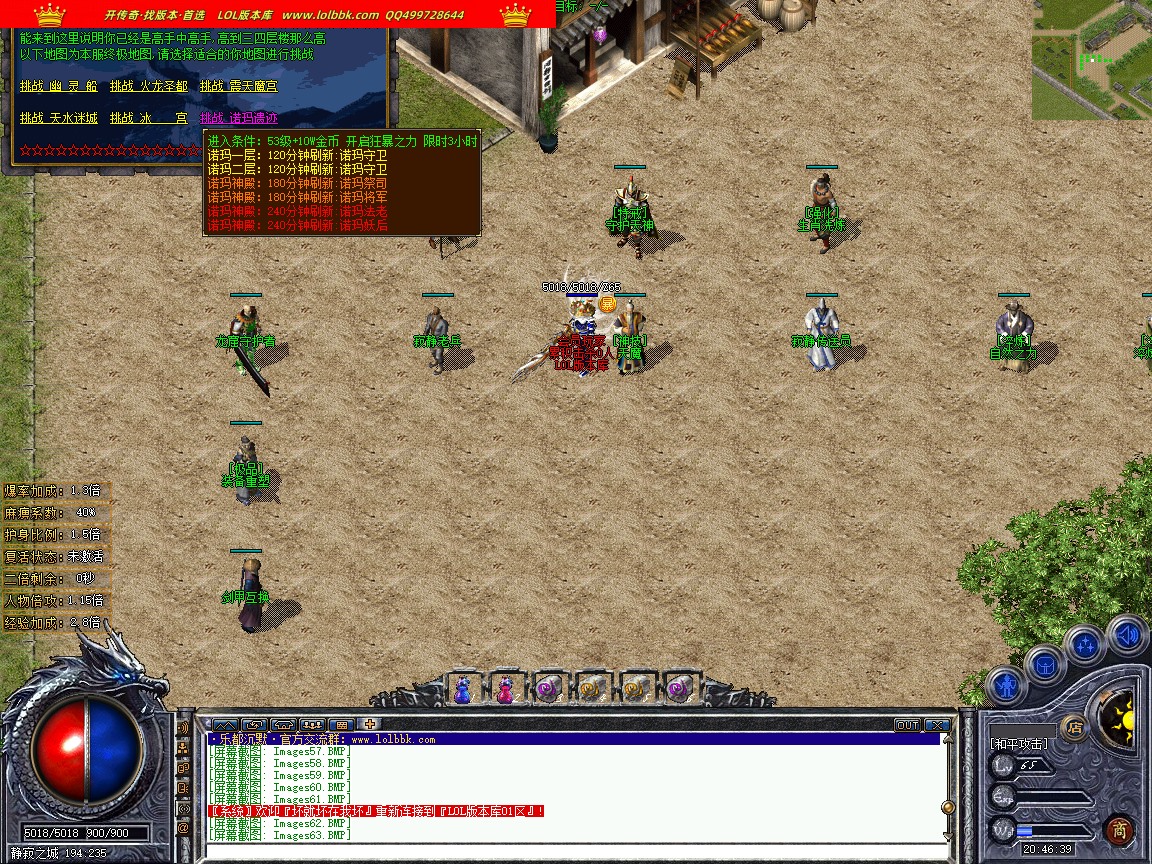1152x864 pixels.
Task: Click the plus button above chat log
Action: pos(369,725)
